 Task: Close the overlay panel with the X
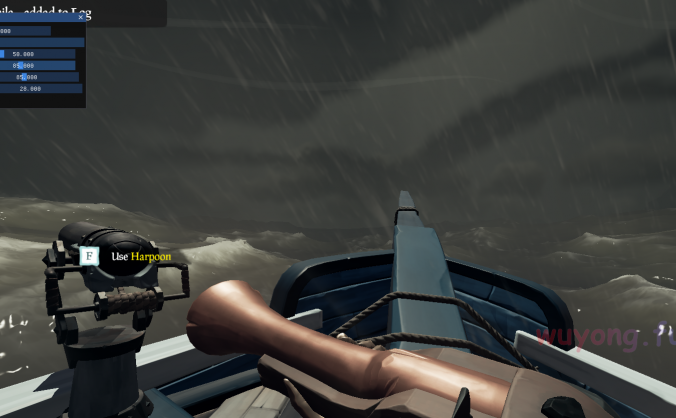click(81, 17)
